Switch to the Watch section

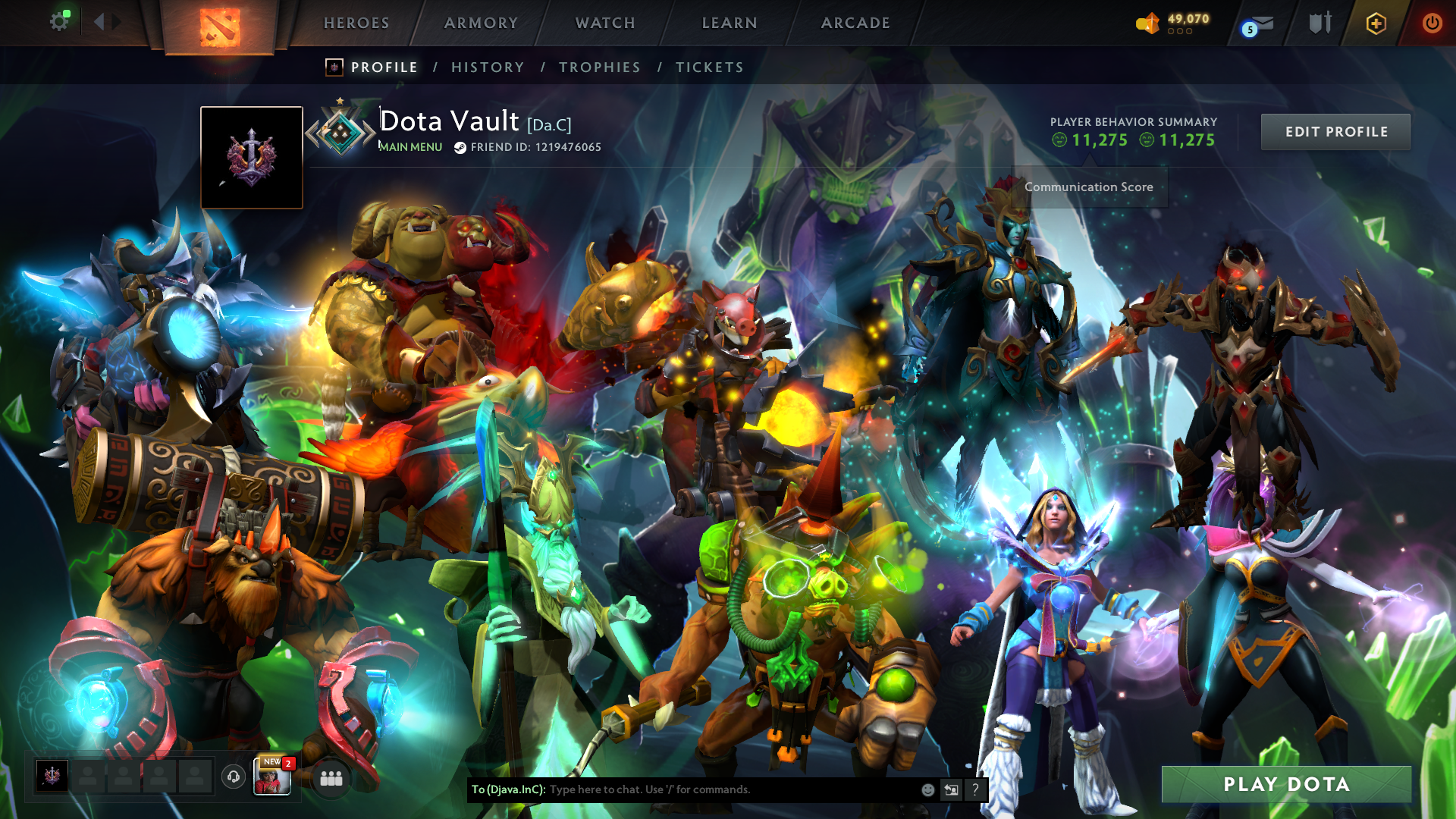click(x=605, y=24)
